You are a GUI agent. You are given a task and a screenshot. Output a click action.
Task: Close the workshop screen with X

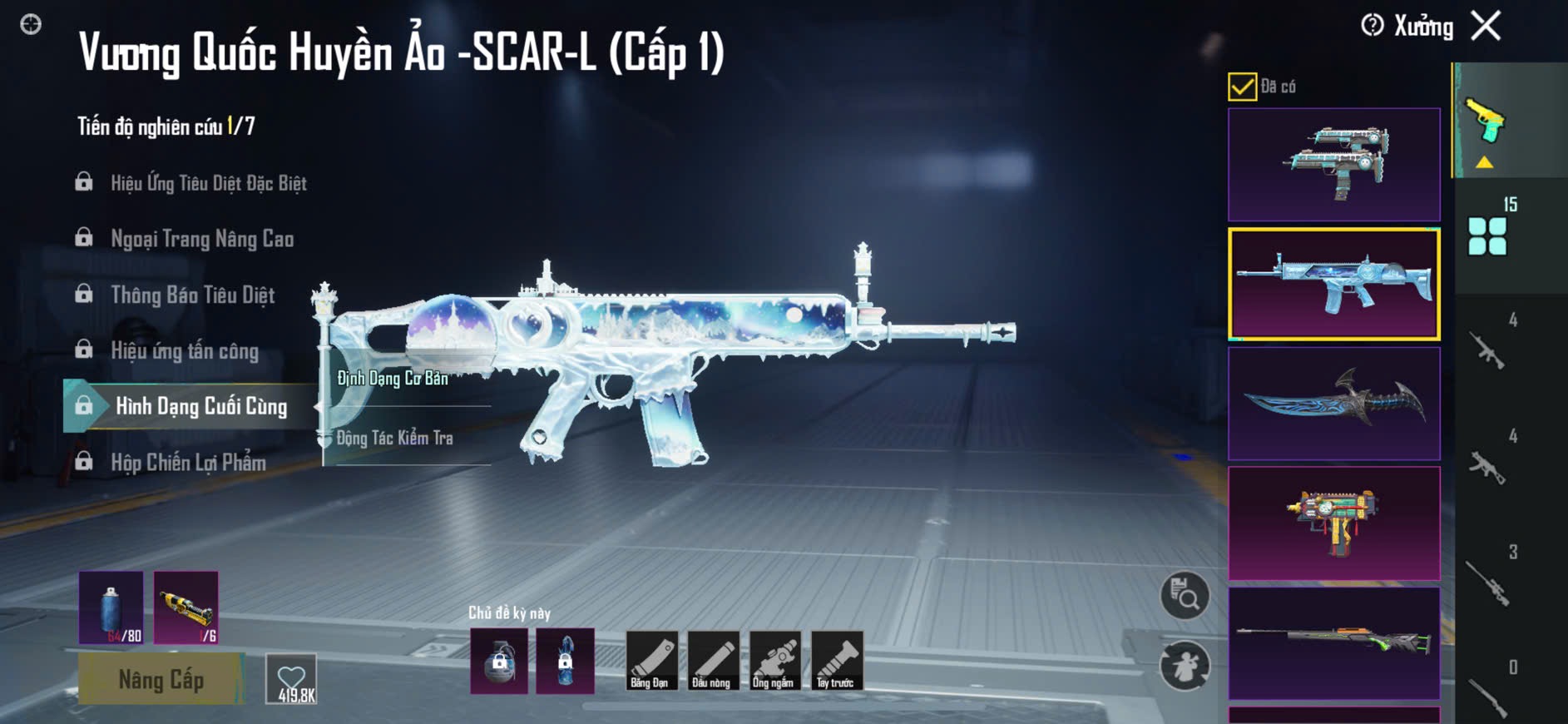pyautogui.click(x=1486, y=26)
